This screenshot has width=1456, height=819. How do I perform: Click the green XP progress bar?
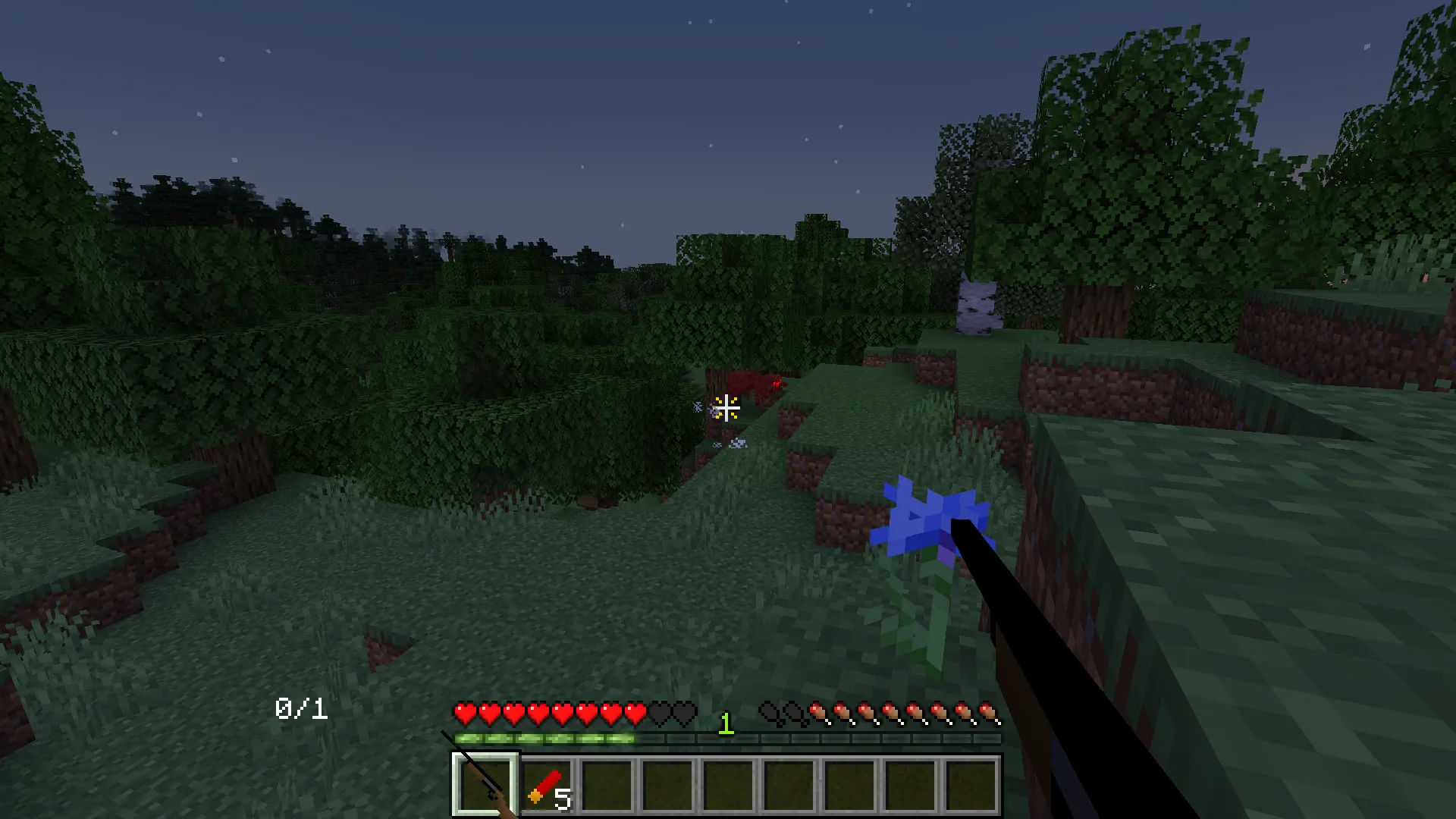click(546, 739)
